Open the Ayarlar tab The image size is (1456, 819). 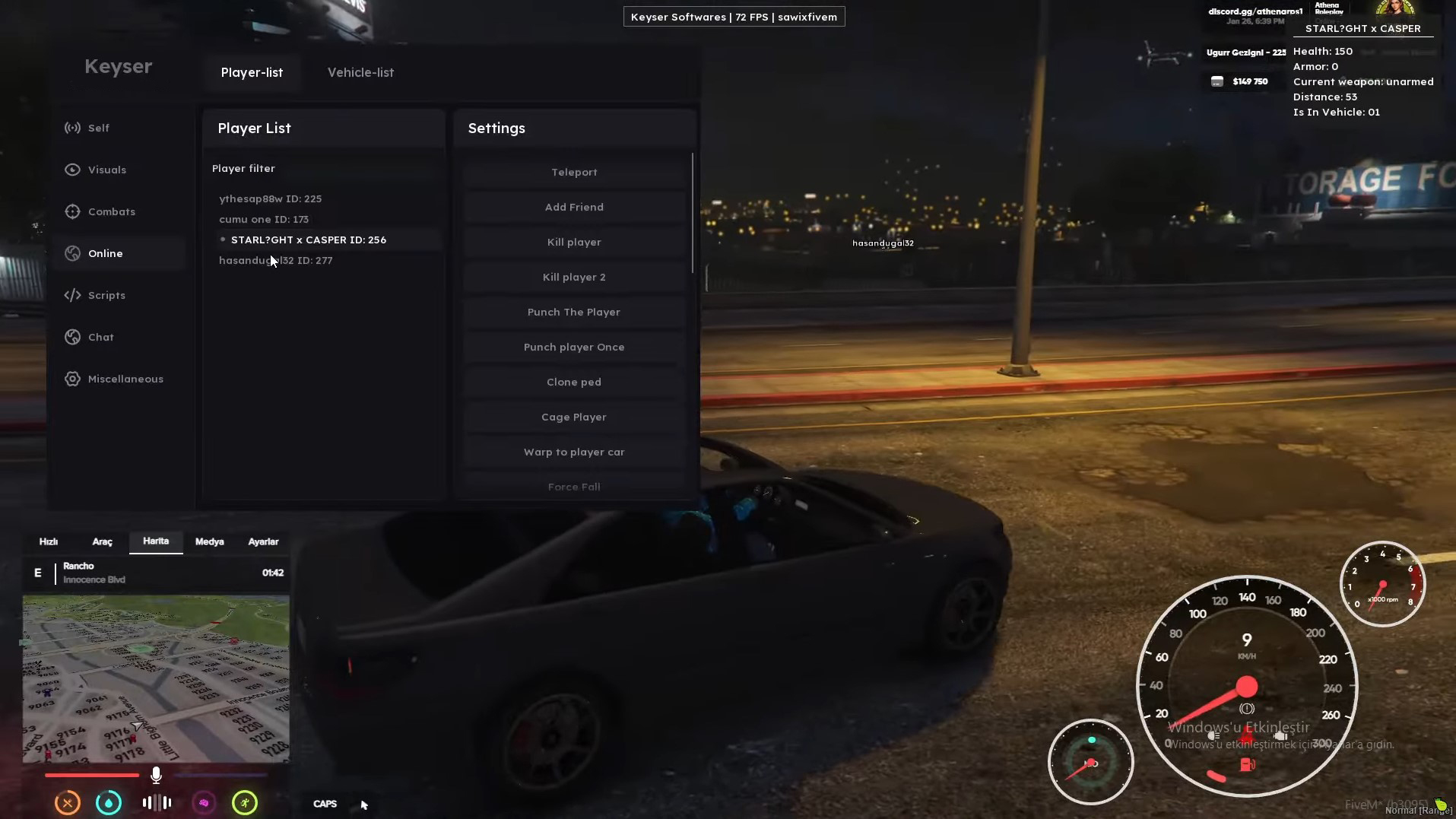click(263, 541)
